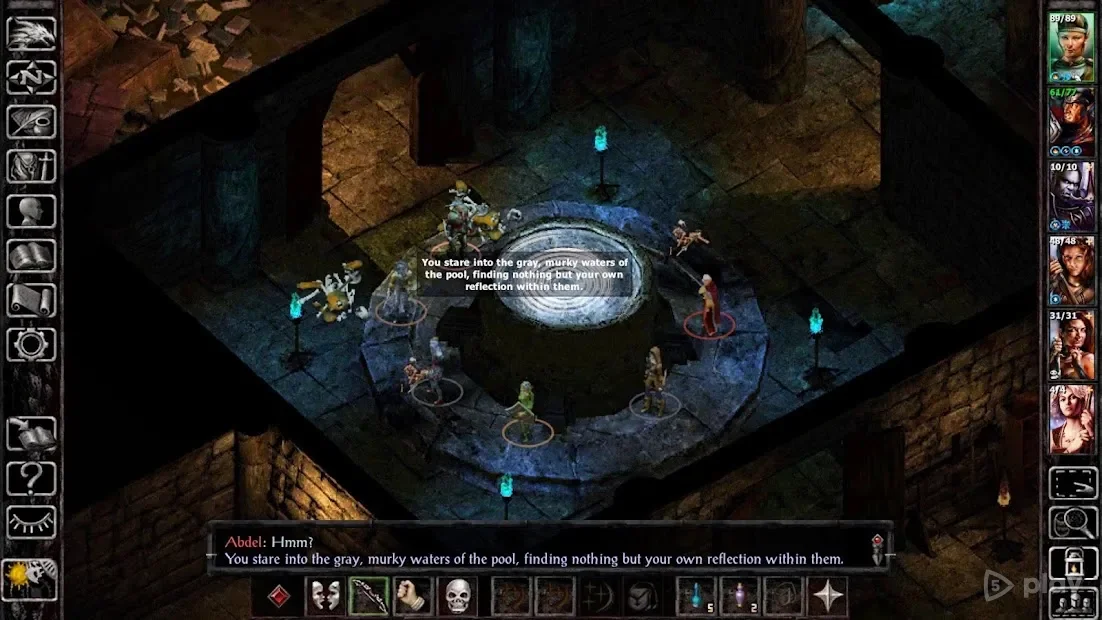Open special abilities with the star icon
This screenshot has height=620, width=1102.
coord(827,597)
